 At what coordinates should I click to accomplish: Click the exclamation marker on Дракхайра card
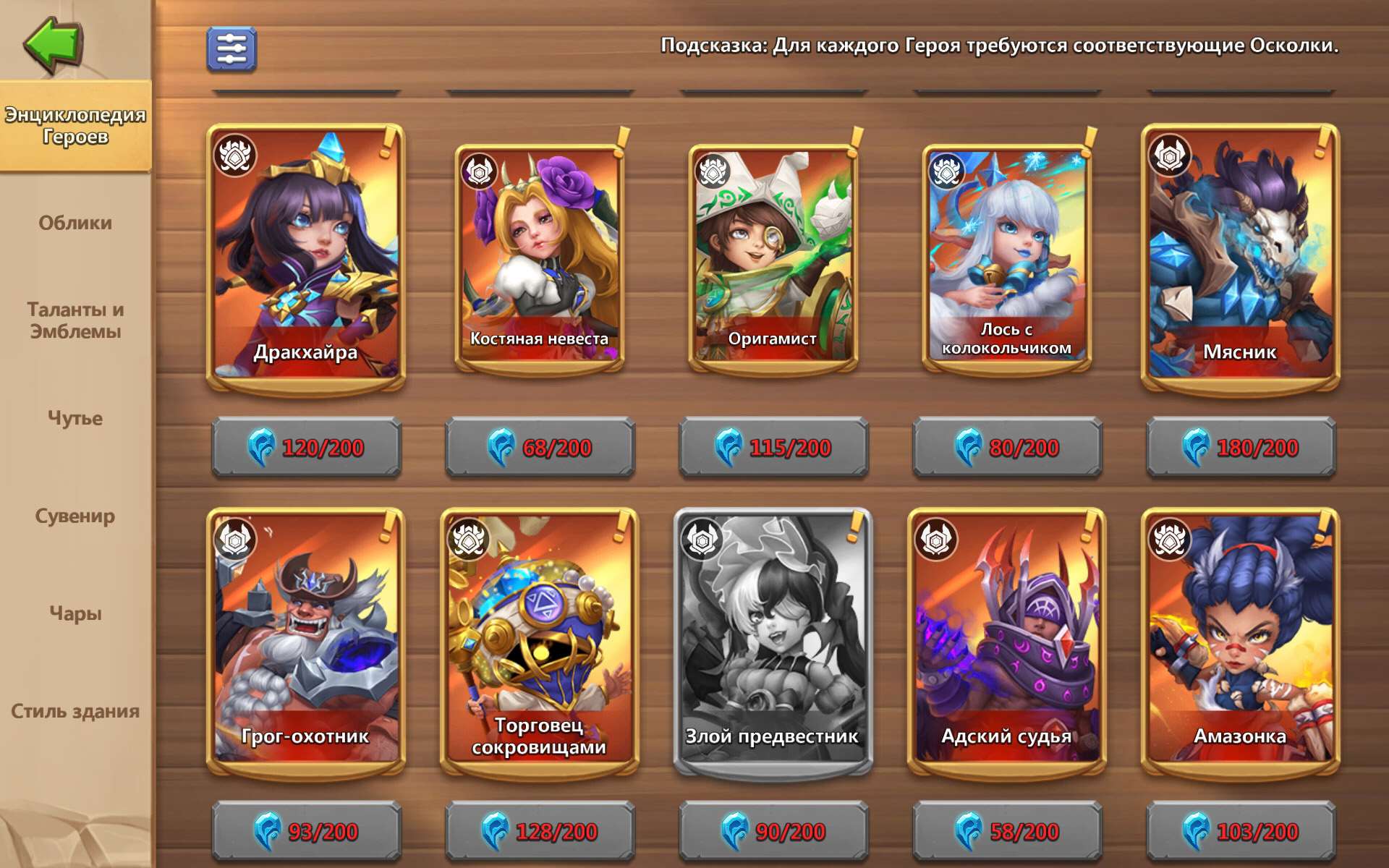click(x=387, y=137)
